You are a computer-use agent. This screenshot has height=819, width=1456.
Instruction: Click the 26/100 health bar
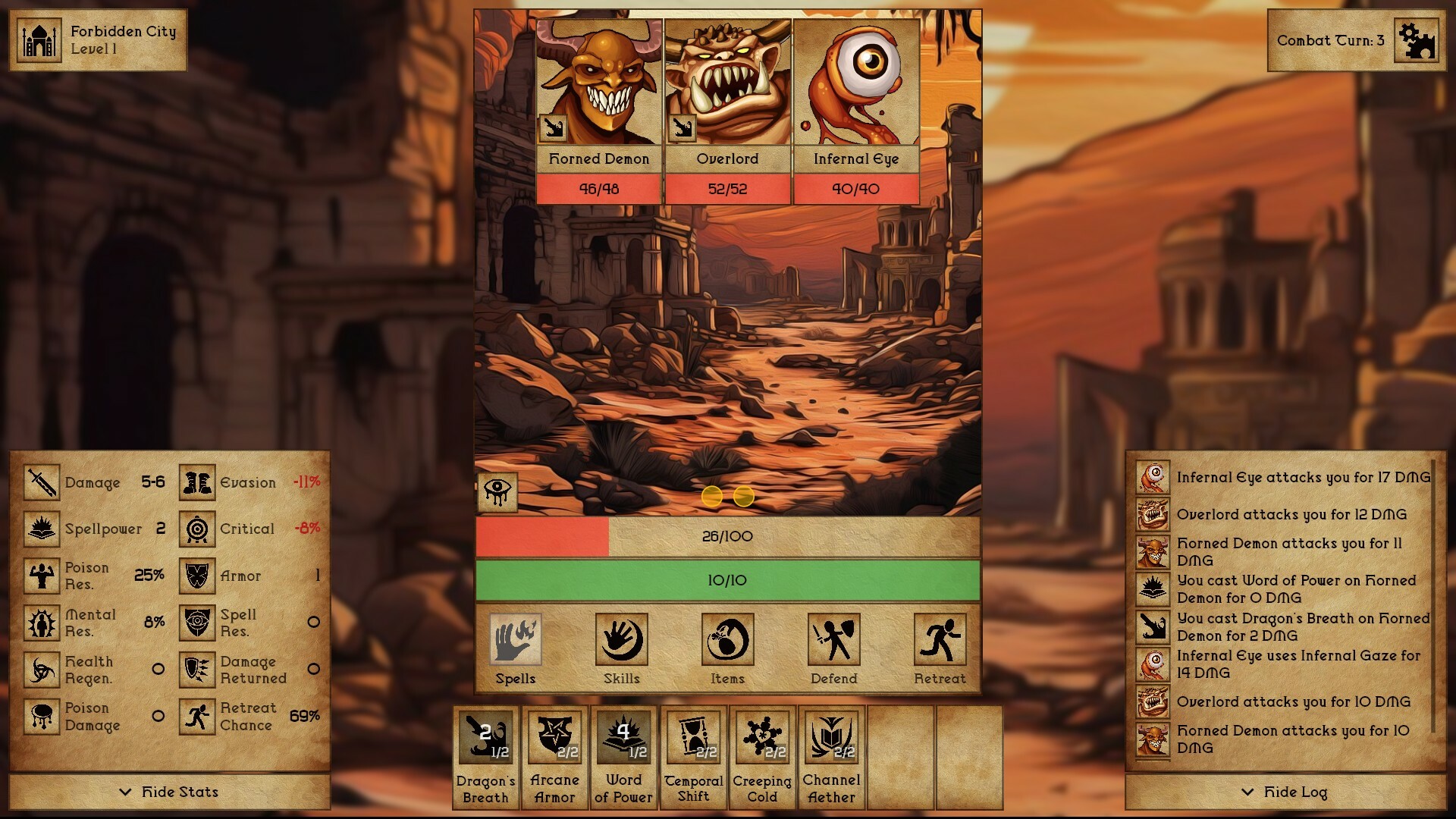click(726, 535)
